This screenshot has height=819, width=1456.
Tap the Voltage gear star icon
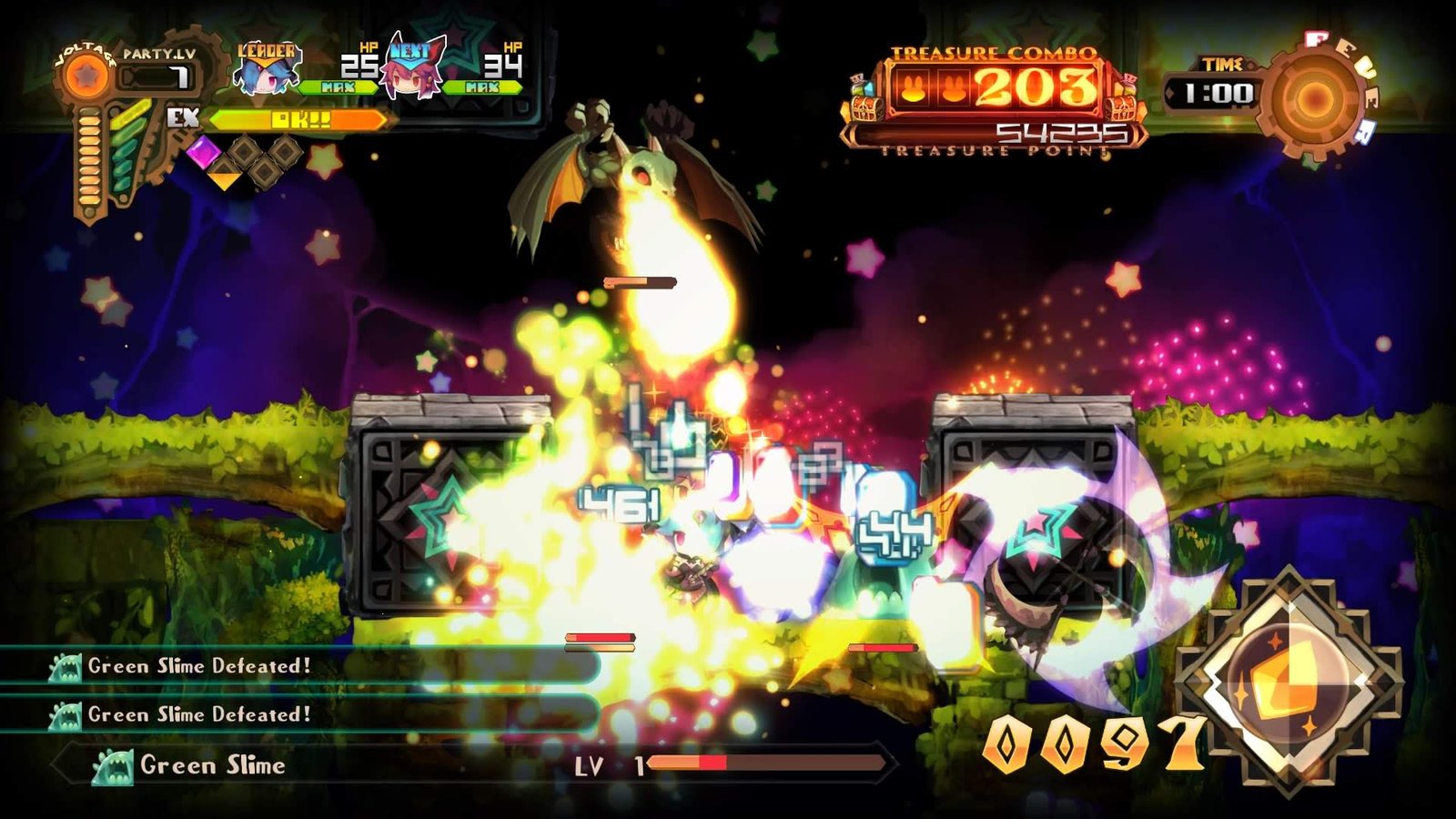pos(86,76)
